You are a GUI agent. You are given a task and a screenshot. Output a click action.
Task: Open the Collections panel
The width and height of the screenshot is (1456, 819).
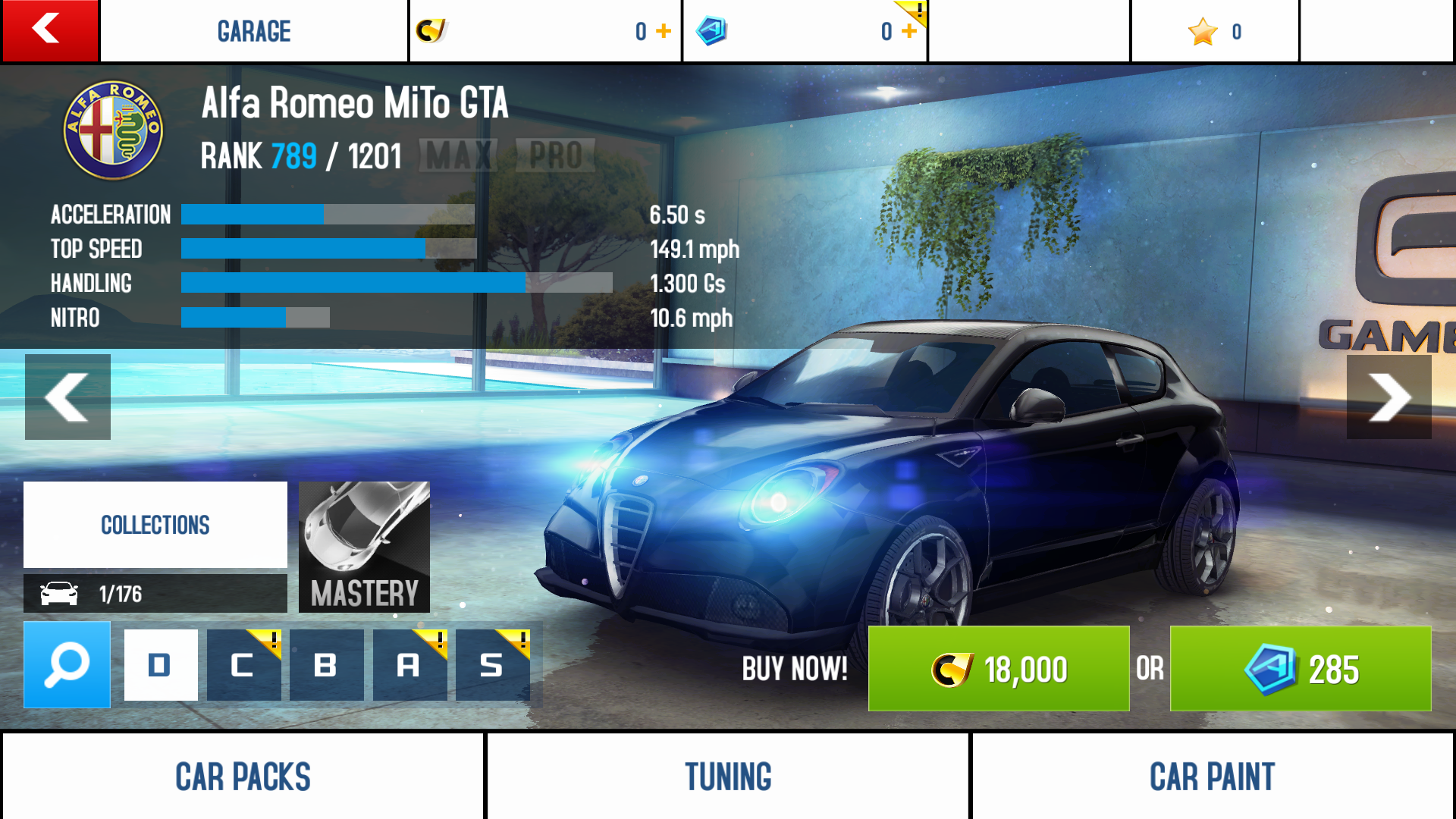[x=155, y=525]
